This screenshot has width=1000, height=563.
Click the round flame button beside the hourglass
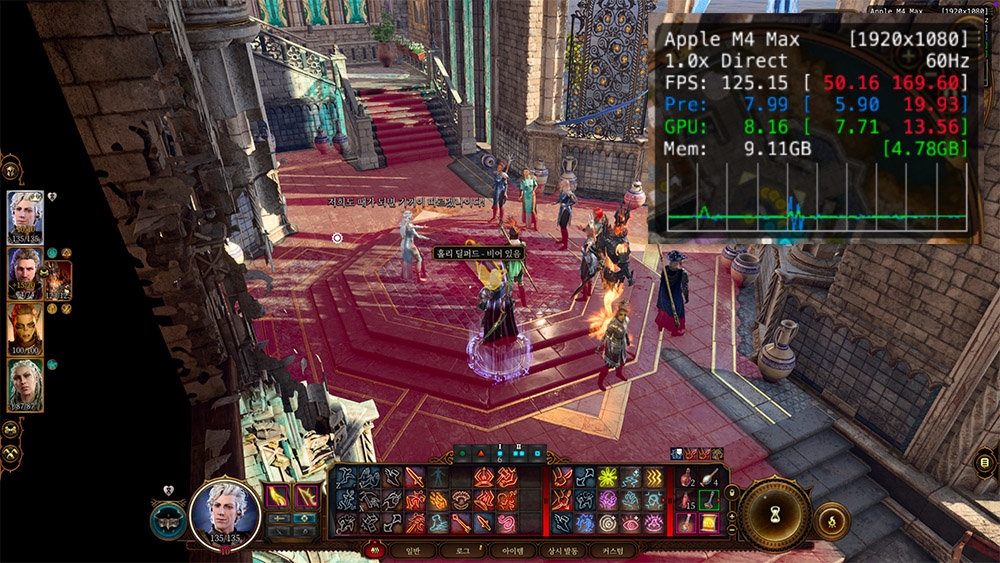pos(831,521)
